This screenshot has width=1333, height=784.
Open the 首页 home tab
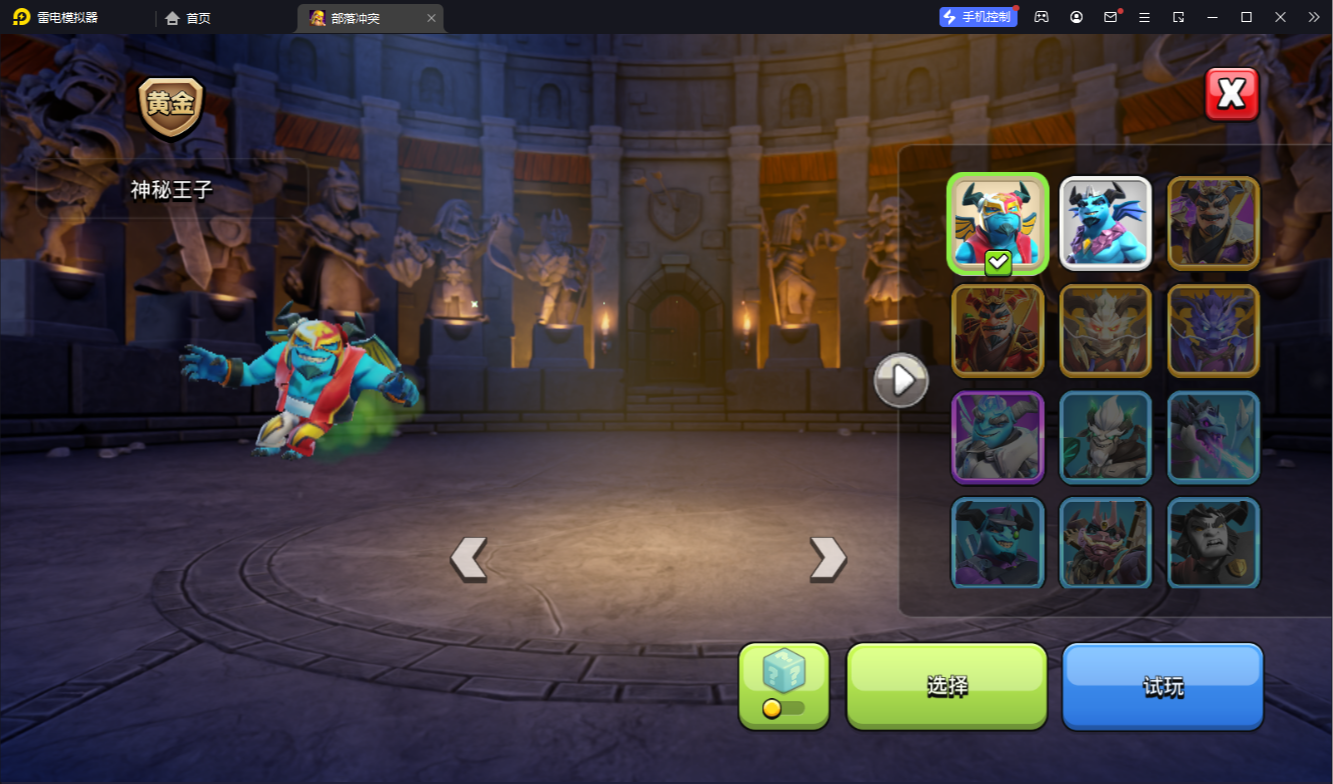188,18
